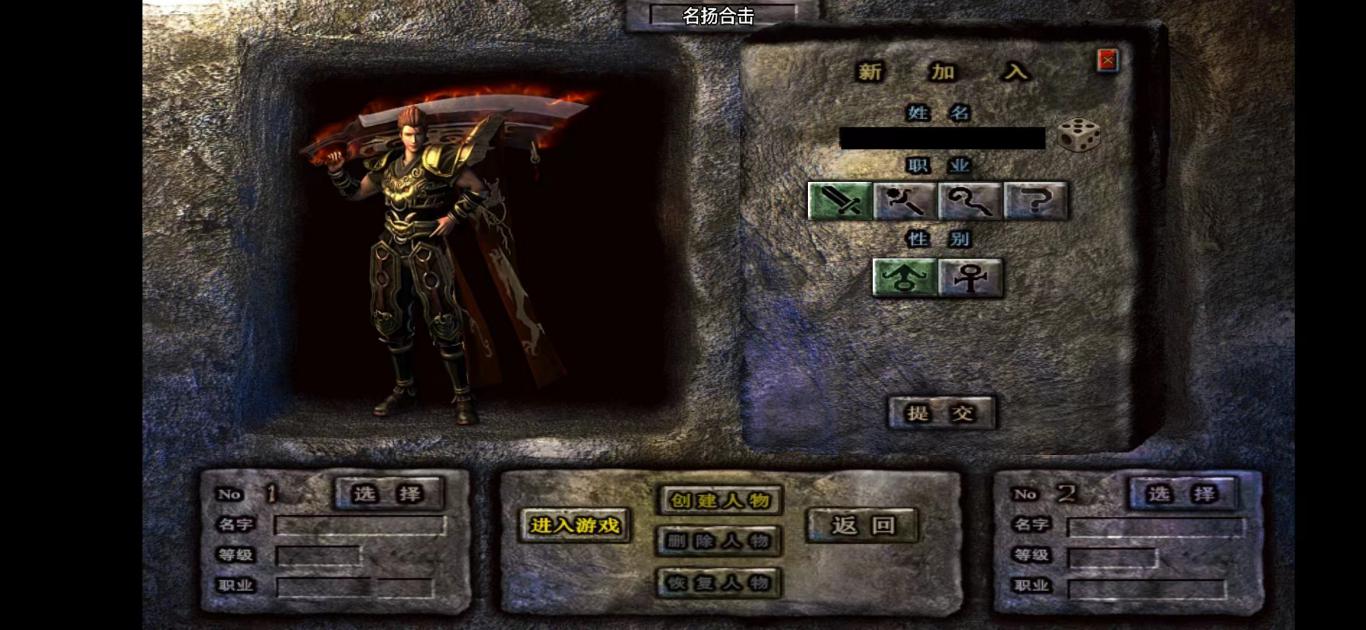Click 恢复人物 to restore a character
Screen dimensions: 1366x630
coord(720,582)
